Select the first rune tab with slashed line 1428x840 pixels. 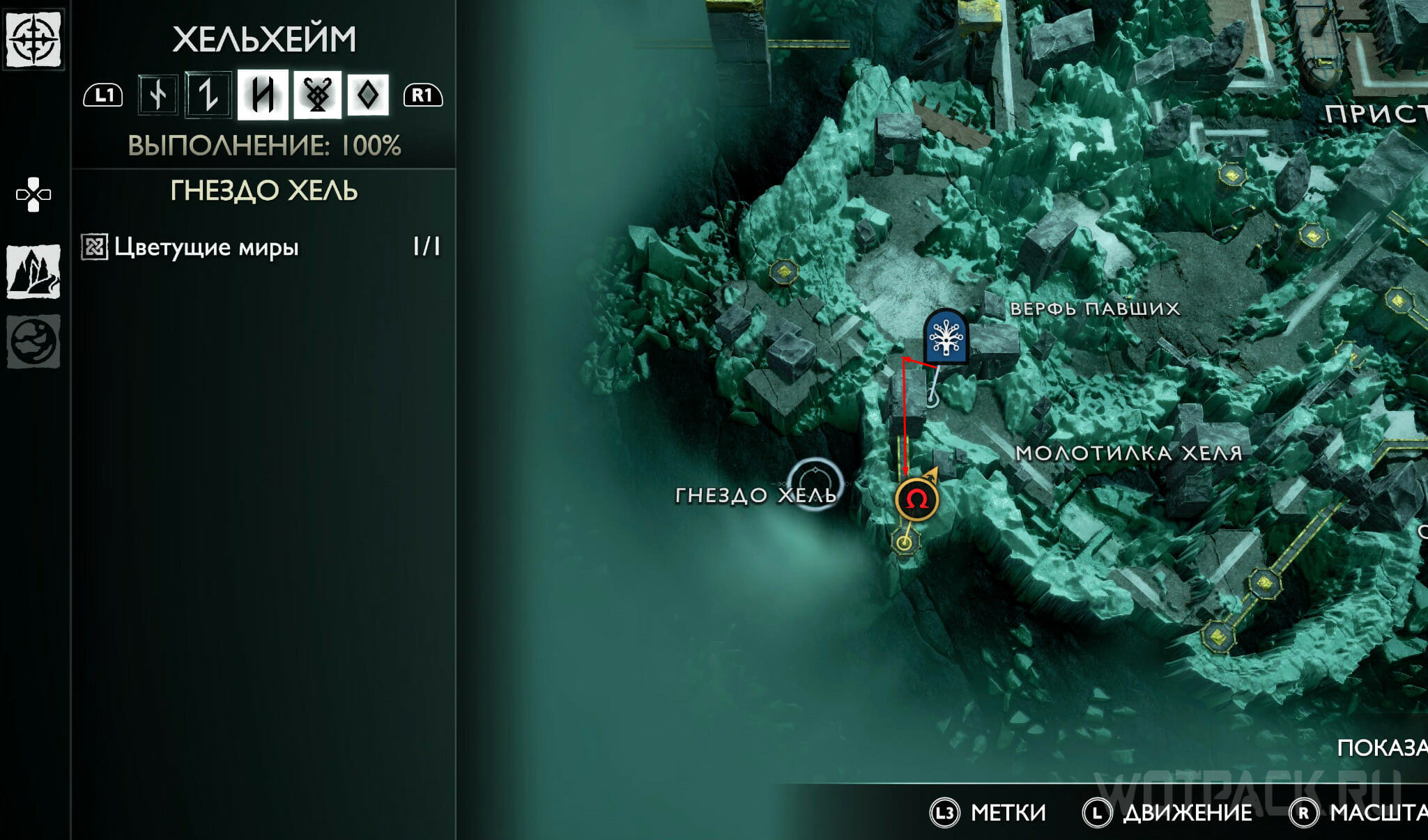(x=158, y=95)
